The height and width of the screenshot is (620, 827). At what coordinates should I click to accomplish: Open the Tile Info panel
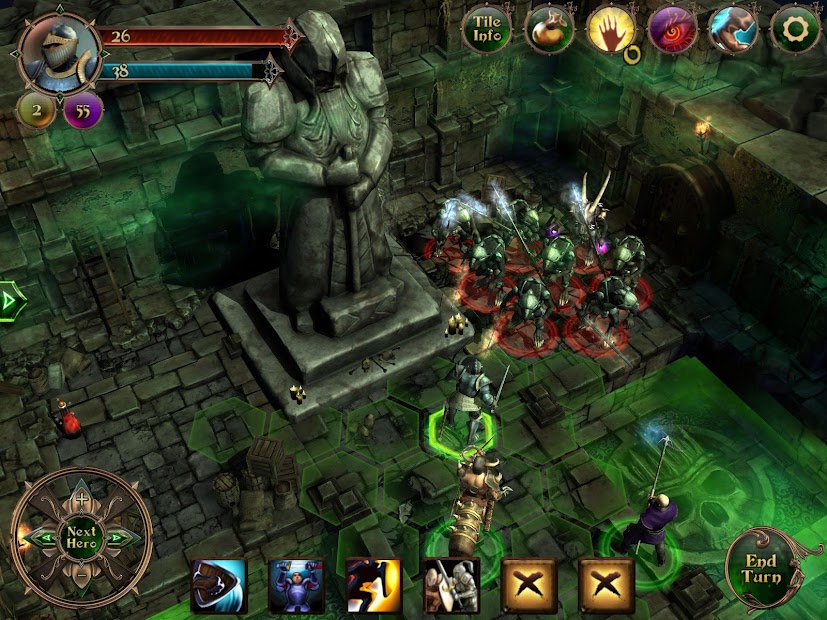click(487, 30)
